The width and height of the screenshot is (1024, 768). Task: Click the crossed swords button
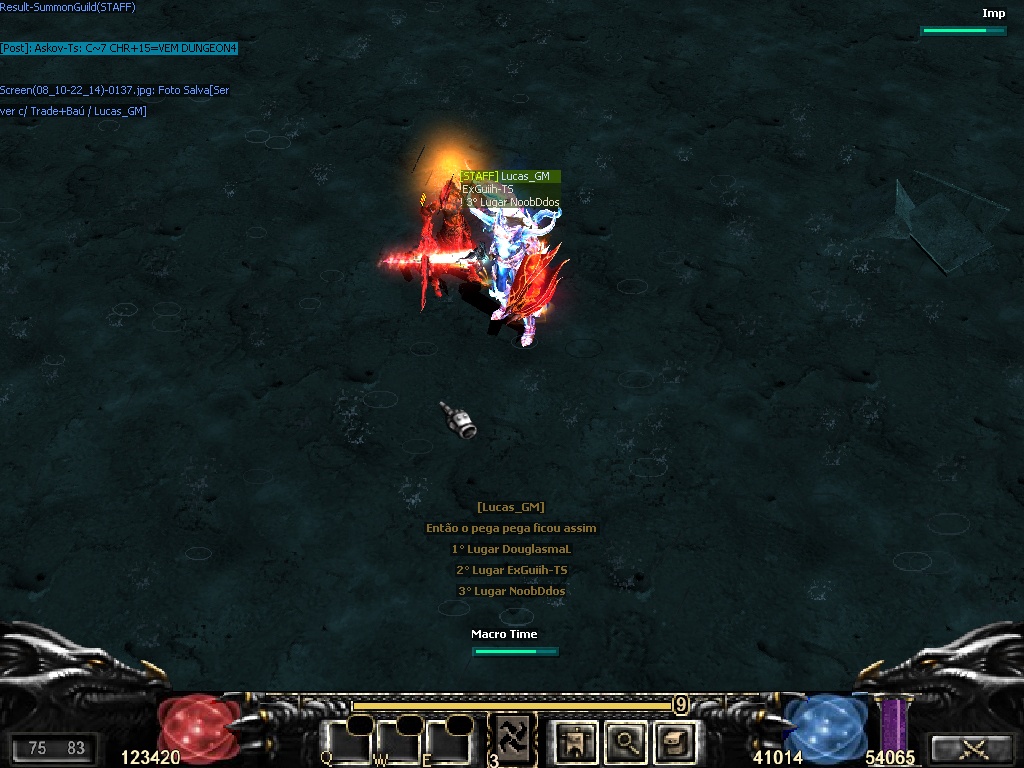(970, 749)
